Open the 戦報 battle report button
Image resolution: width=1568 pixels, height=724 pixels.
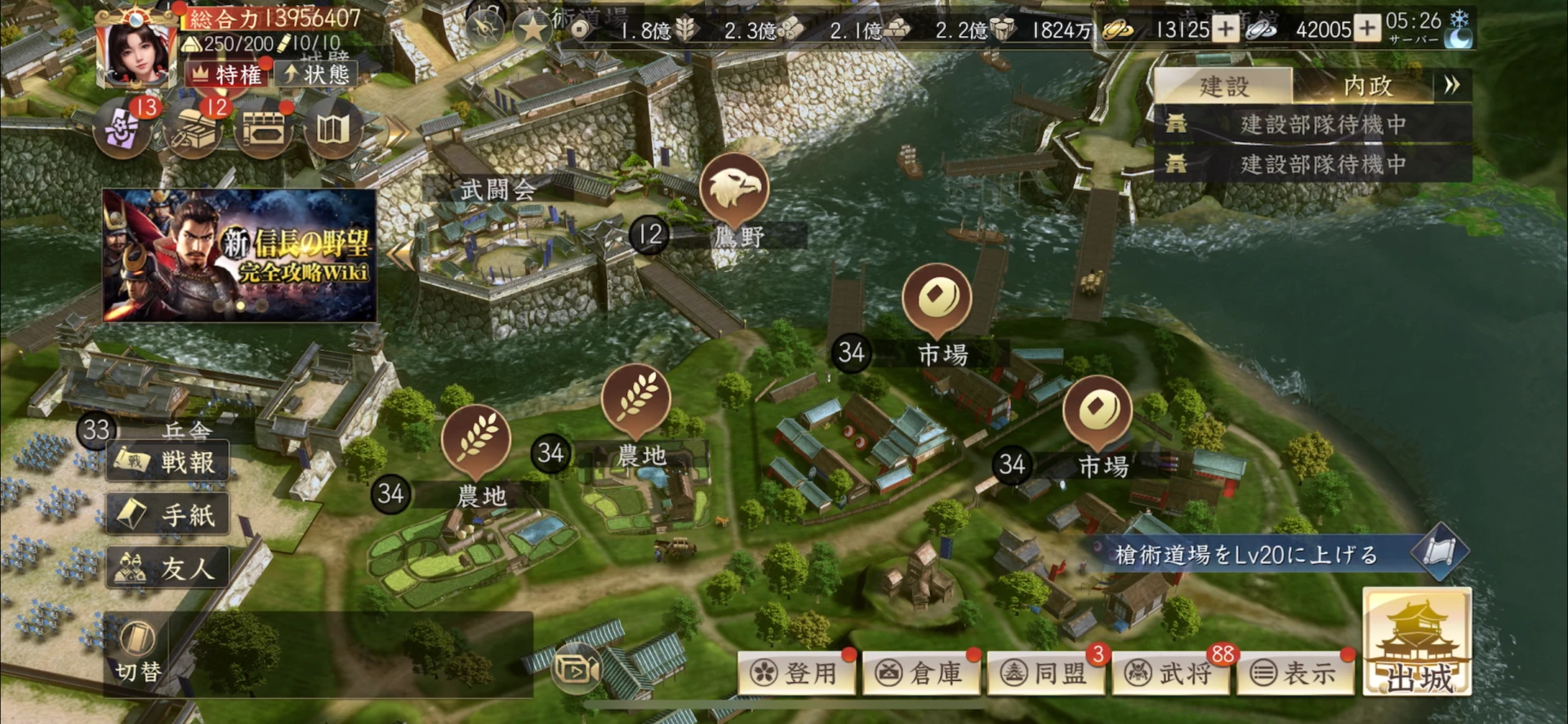coord(168,462)
